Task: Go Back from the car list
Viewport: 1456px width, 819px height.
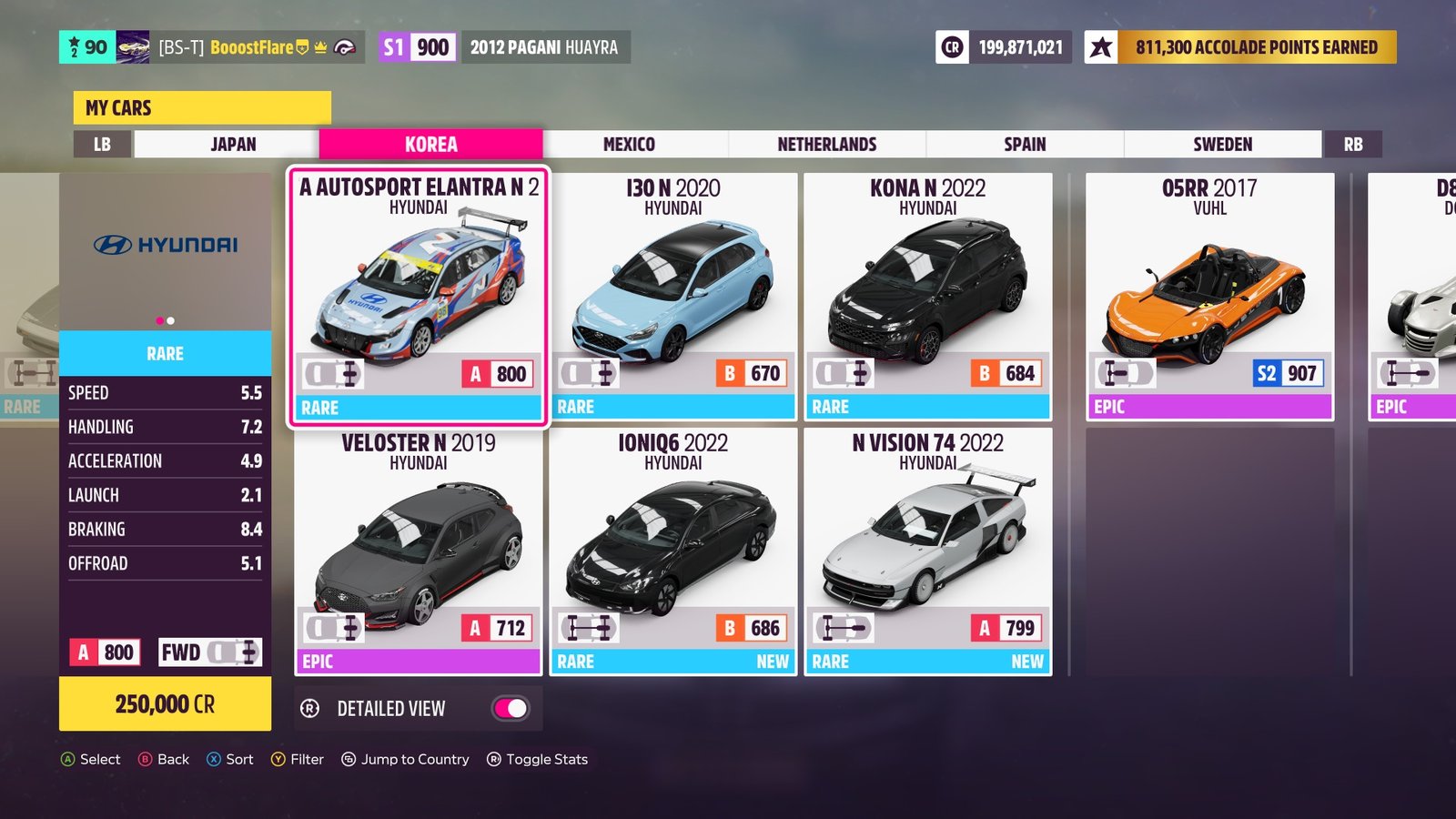Action: [164, 759]
